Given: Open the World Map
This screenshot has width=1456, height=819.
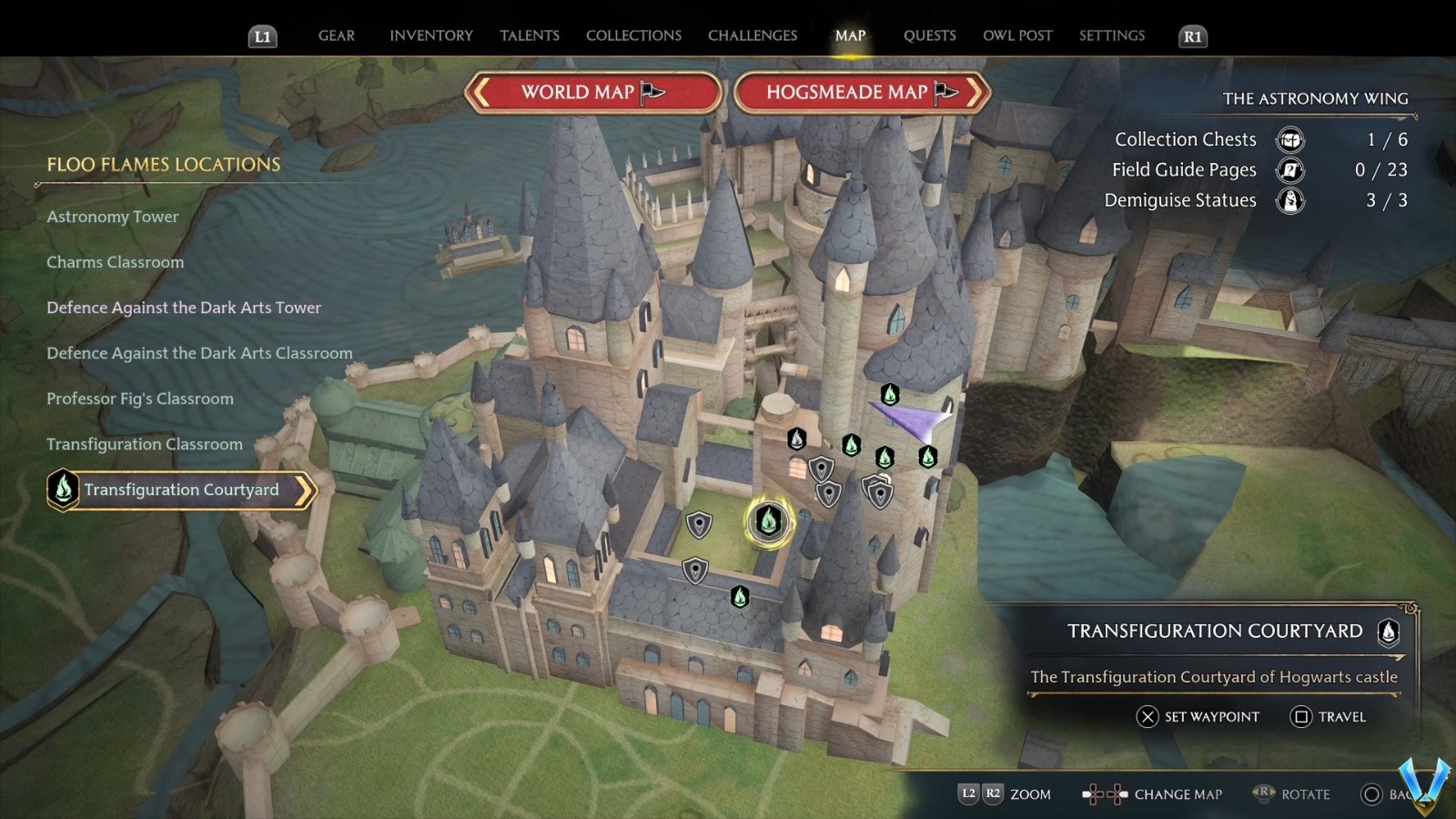Looking at the screenshot, I should [x=592, y=92].
